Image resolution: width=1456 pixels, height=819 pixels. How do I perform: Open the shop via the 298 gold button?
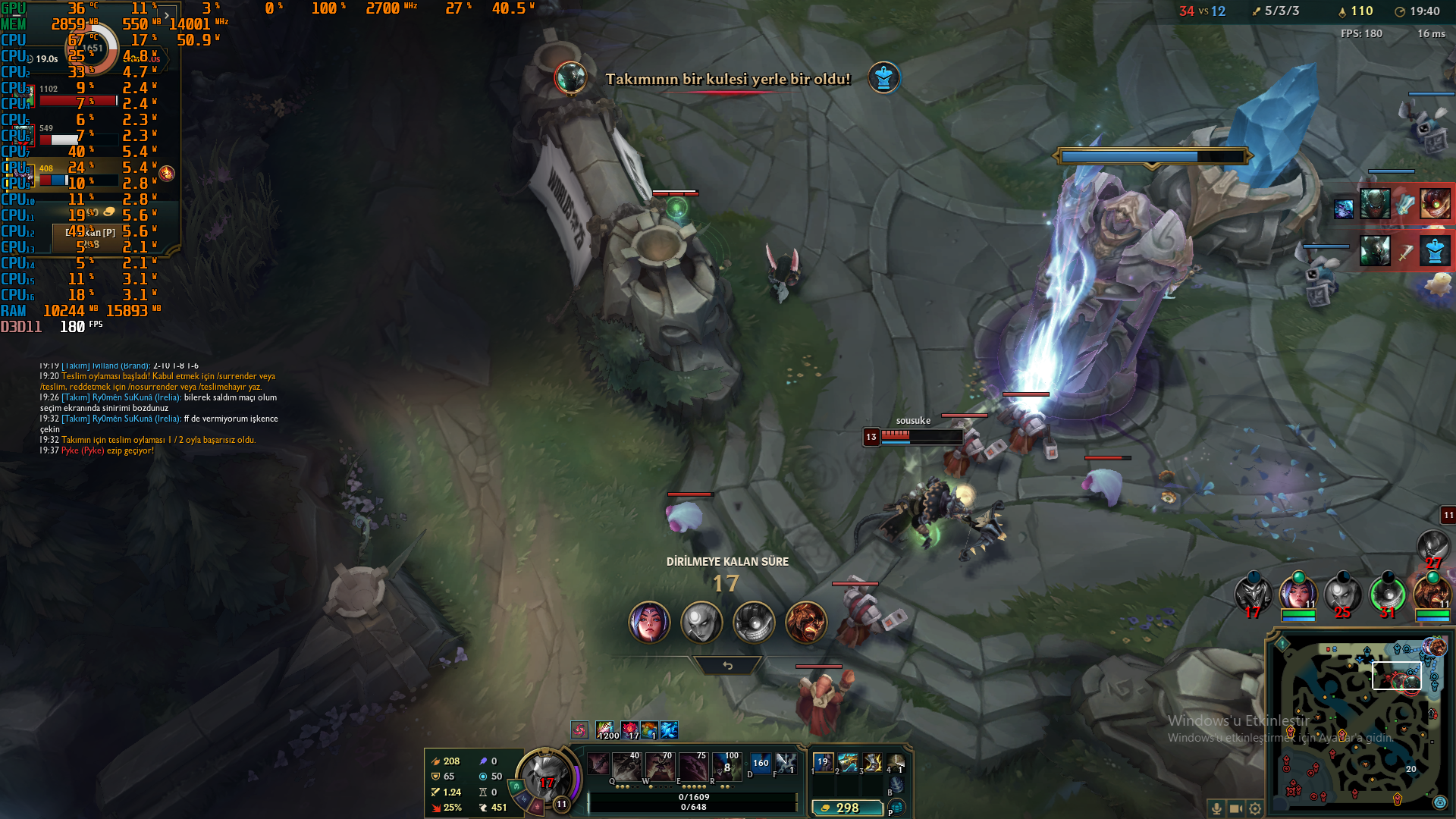click(x=847, y=808)
